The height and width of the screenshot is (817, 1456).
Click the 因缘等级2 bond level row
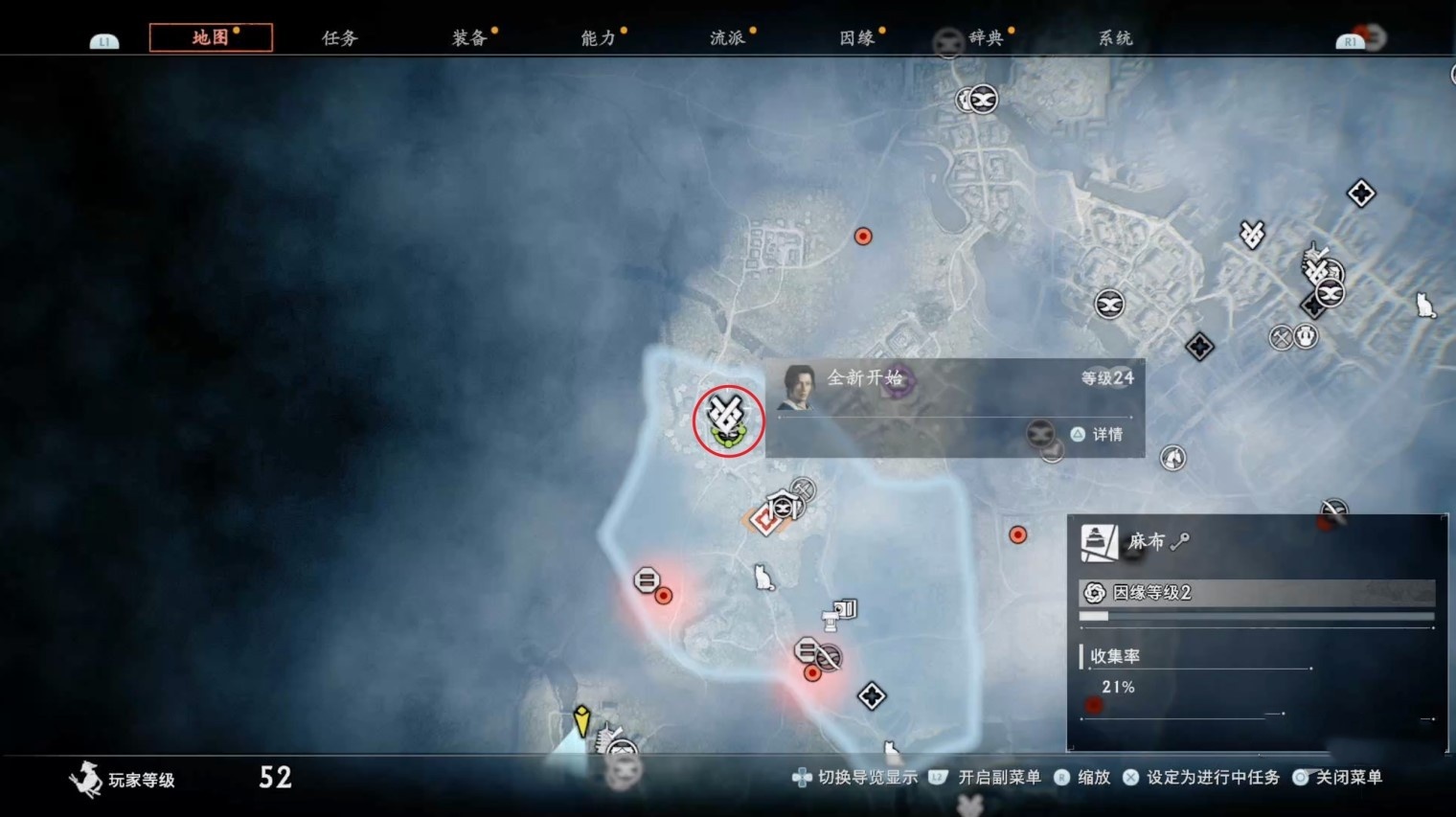pyautogui.click(x=1255, y=593)
